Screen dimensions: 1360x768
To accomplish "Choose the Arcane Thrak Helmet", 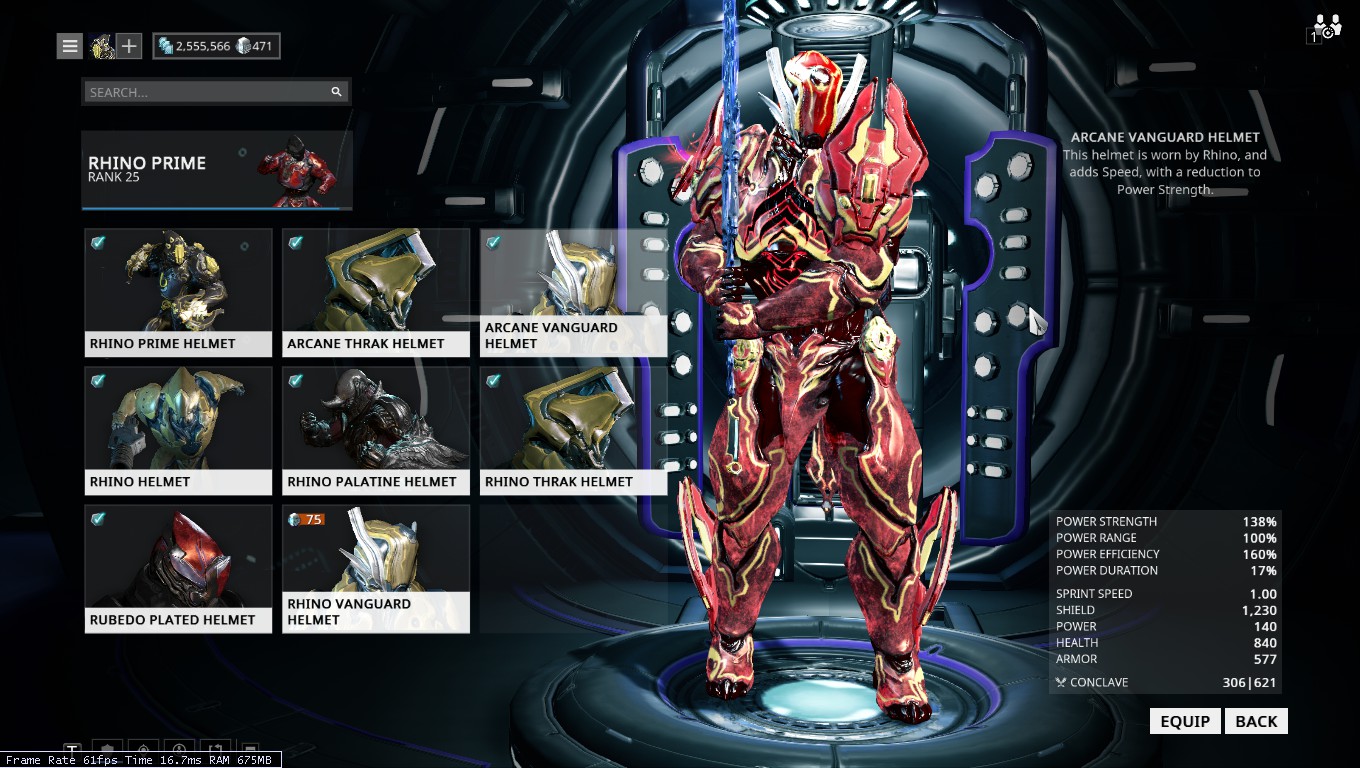I will [x=376, y=292].
